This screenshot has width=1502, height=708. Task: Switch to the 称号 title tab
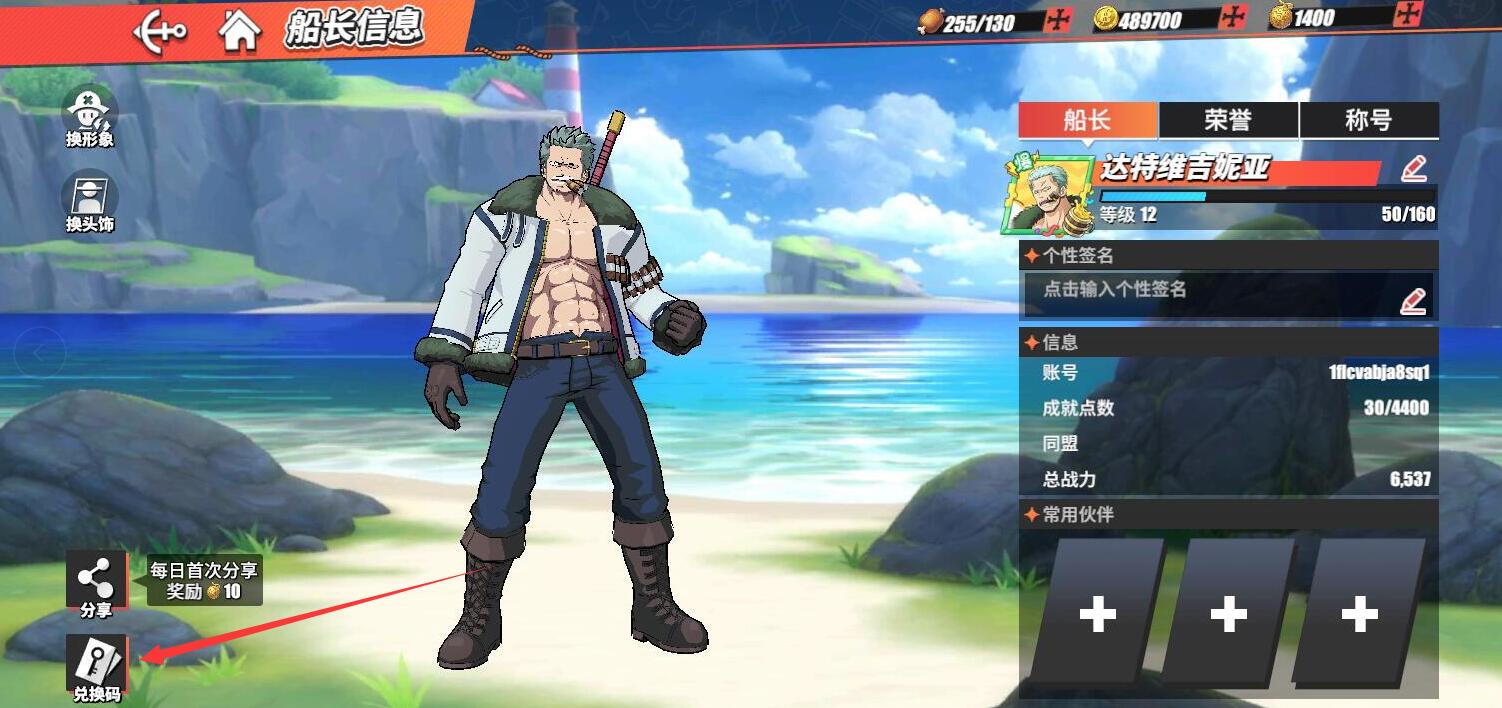[1368, 121]
